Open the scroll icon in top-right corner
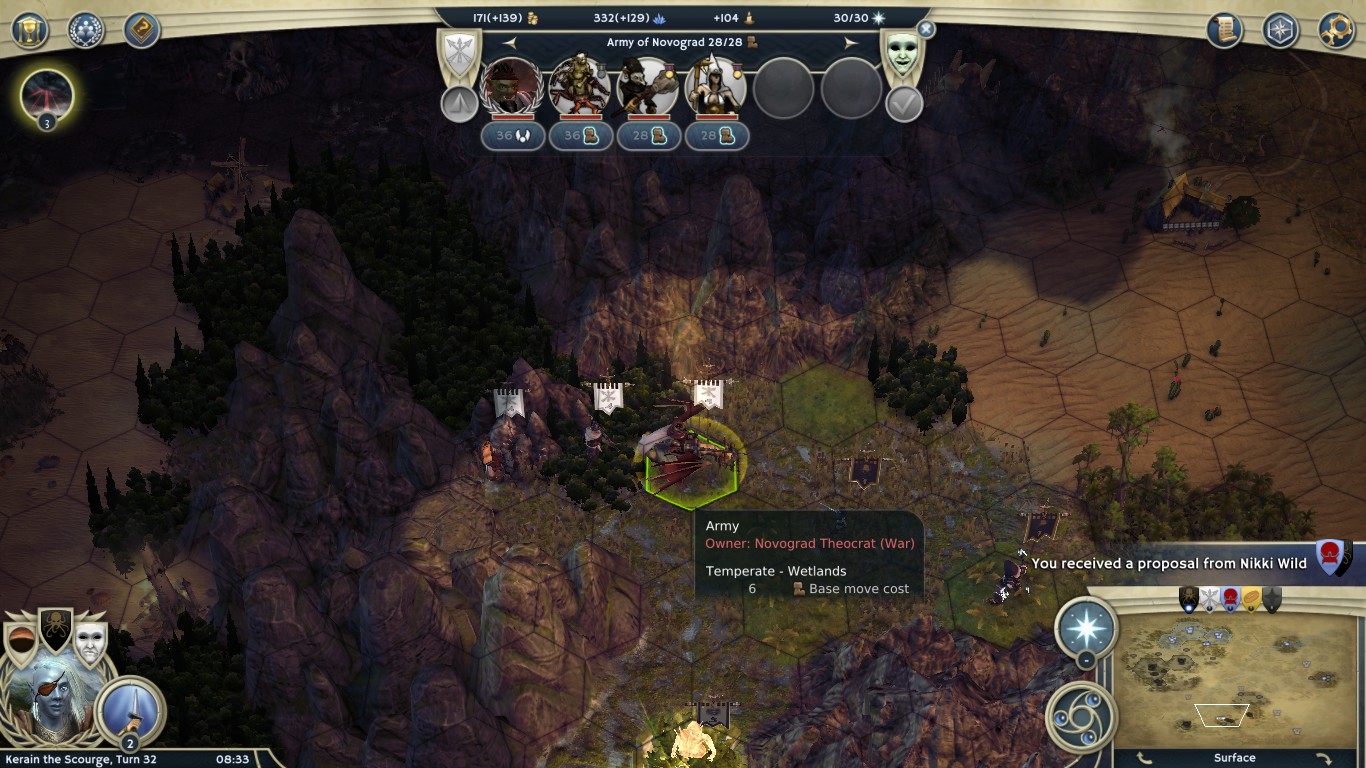This screenshot has height=768, width=1366. [1224, 30]
